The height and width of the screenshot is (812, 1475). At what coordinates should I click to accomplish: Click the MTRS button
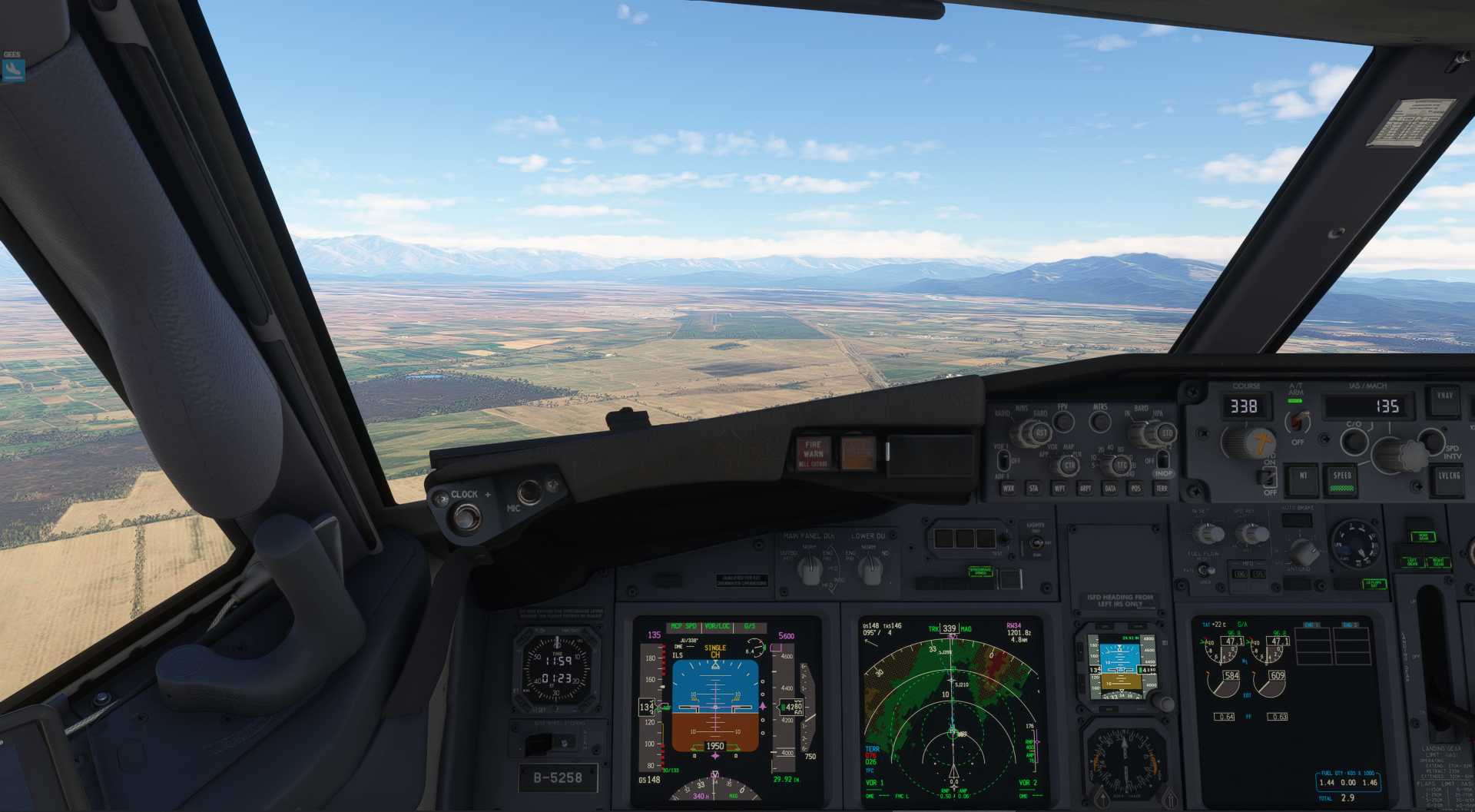pos(1100,421)
